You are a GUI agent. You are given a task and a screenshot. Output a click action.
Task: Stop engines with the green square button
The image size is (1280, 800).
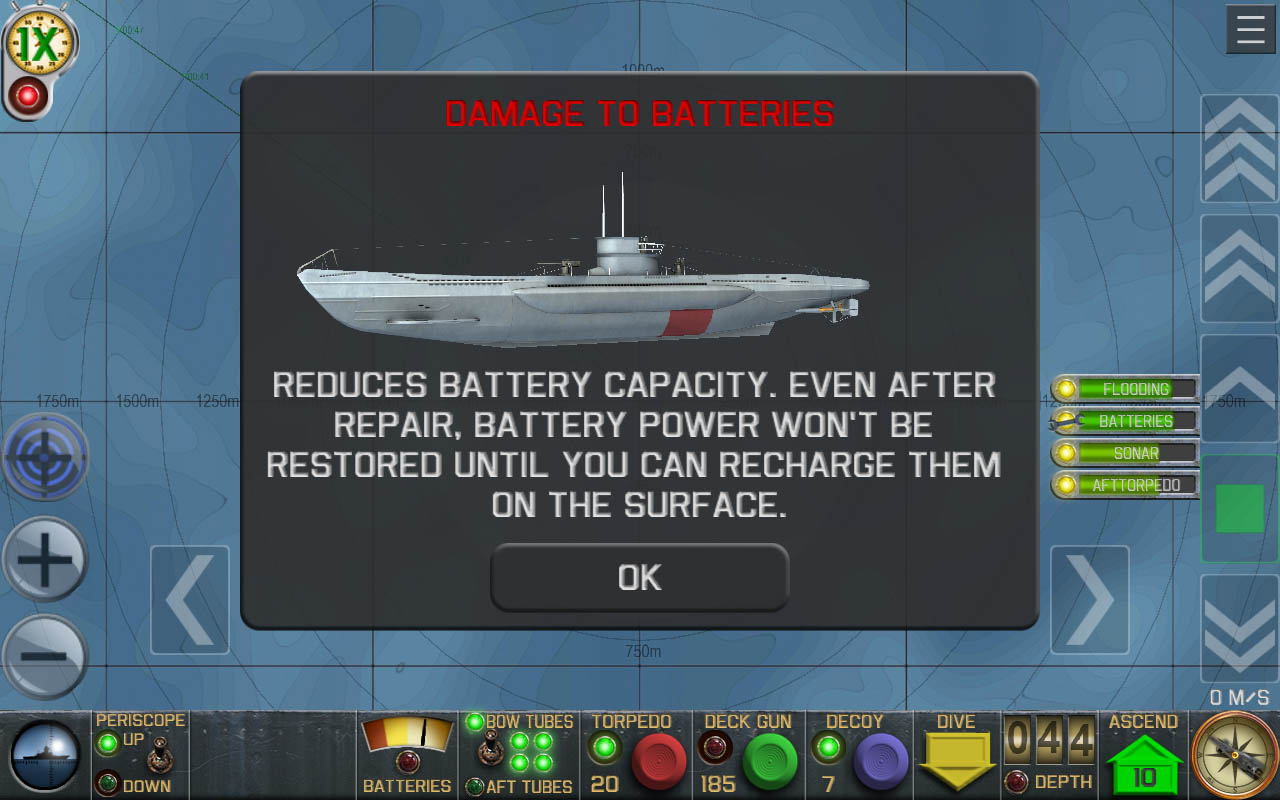click(1239, 508)
